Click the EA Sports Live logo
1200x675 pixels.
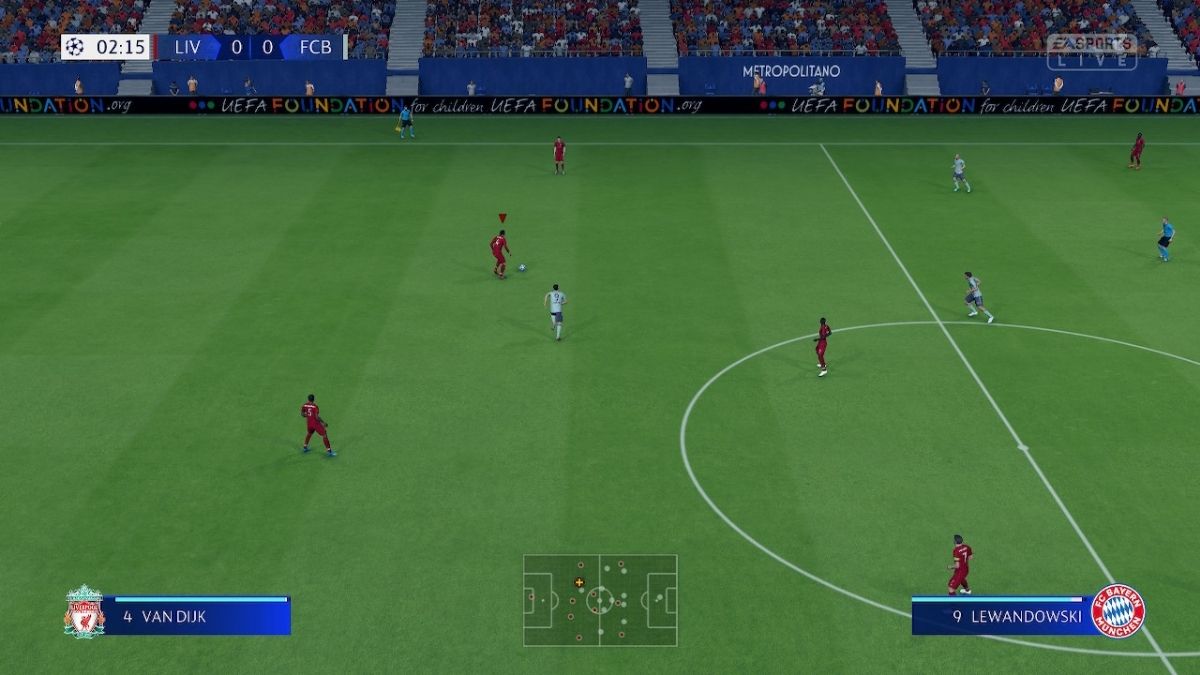(1091, 52)
